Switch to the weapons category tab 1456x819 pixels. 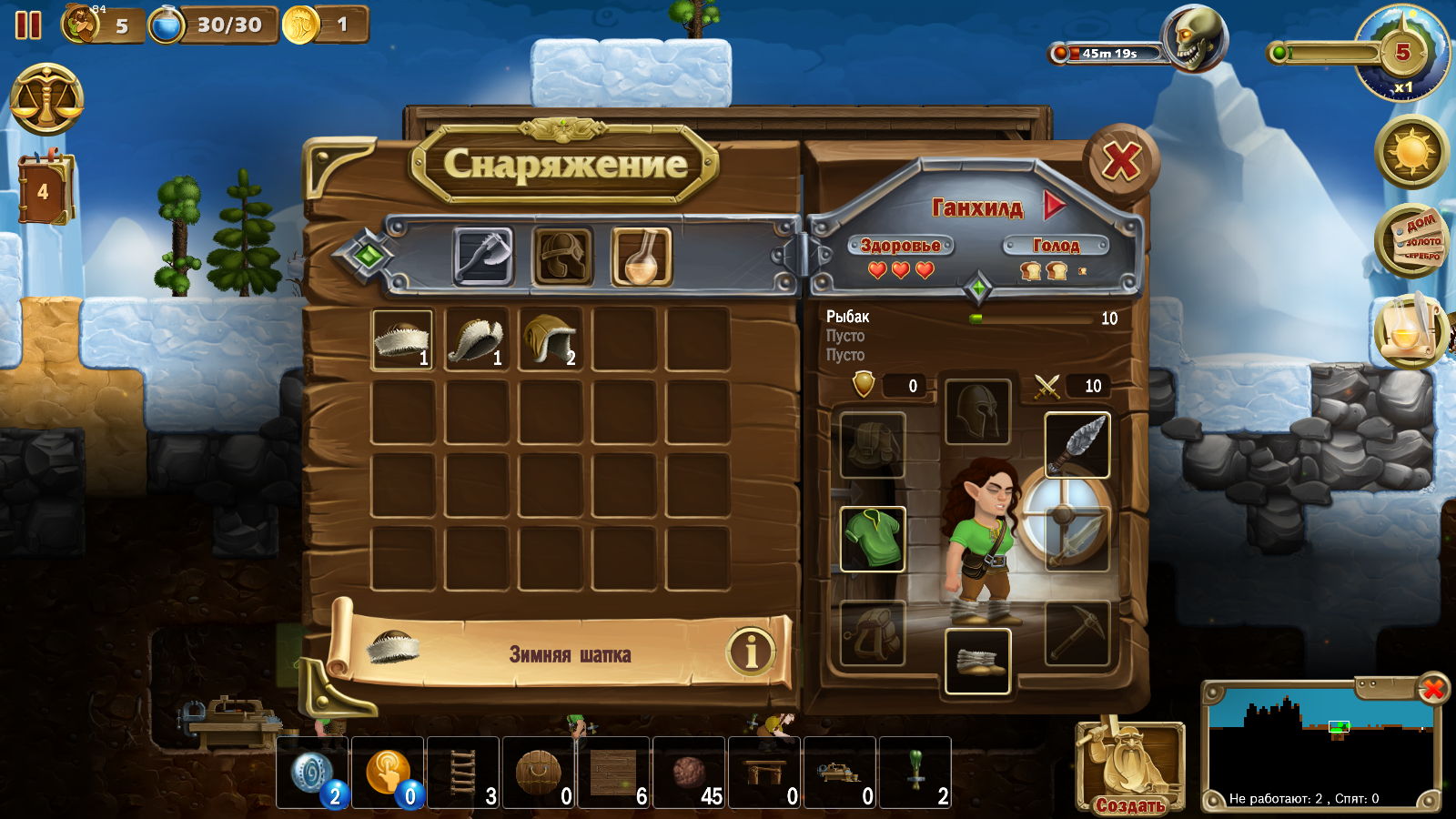[x=482, y=257]
